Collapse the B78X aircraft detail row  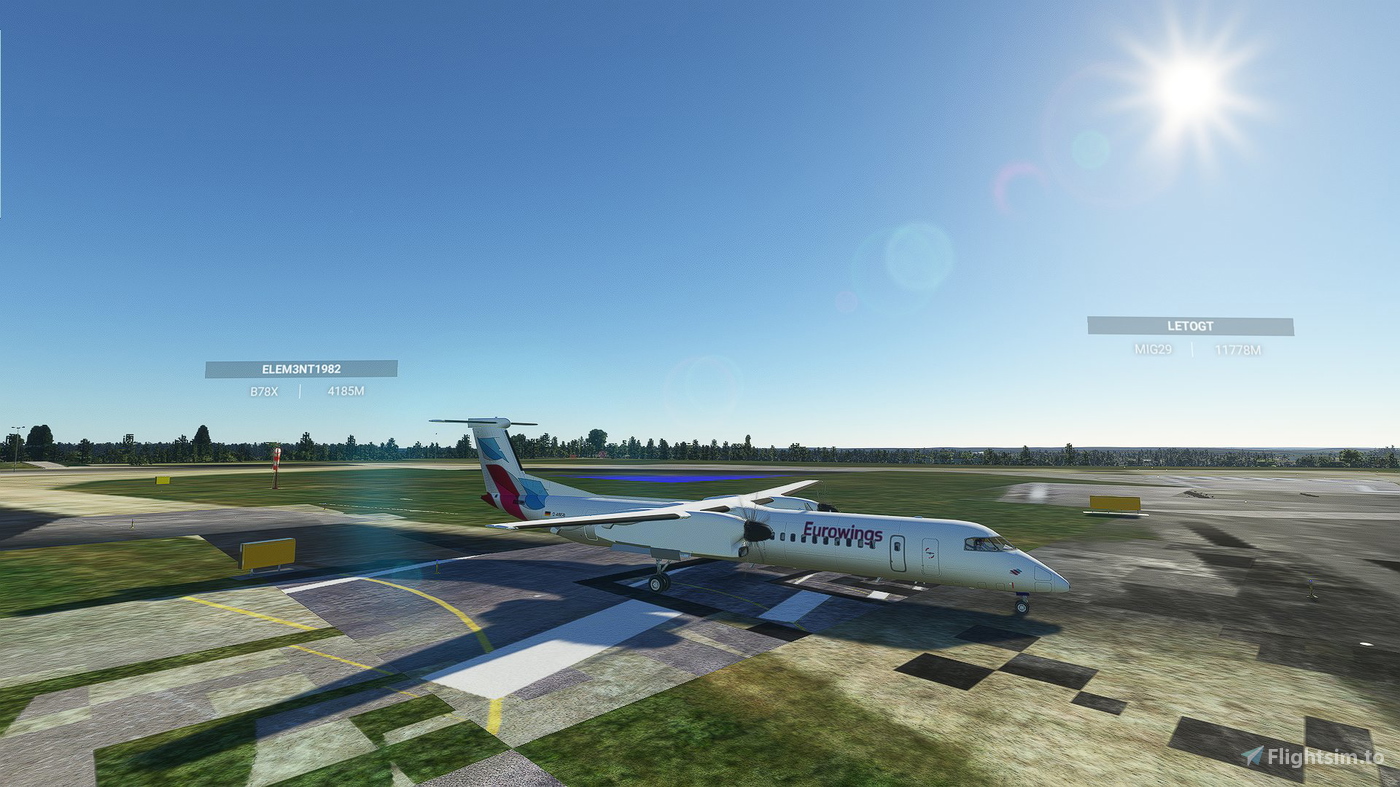(262, 392)
